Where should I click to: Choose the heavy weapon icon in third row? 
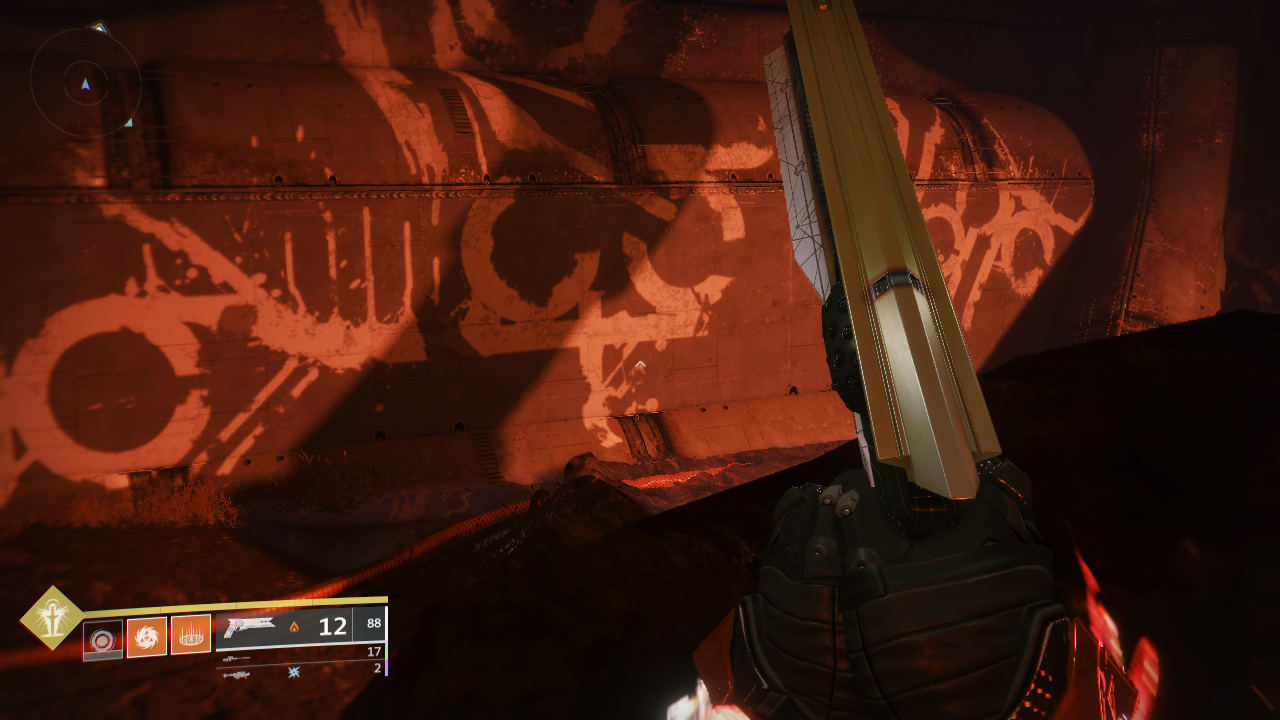[237, 673]
